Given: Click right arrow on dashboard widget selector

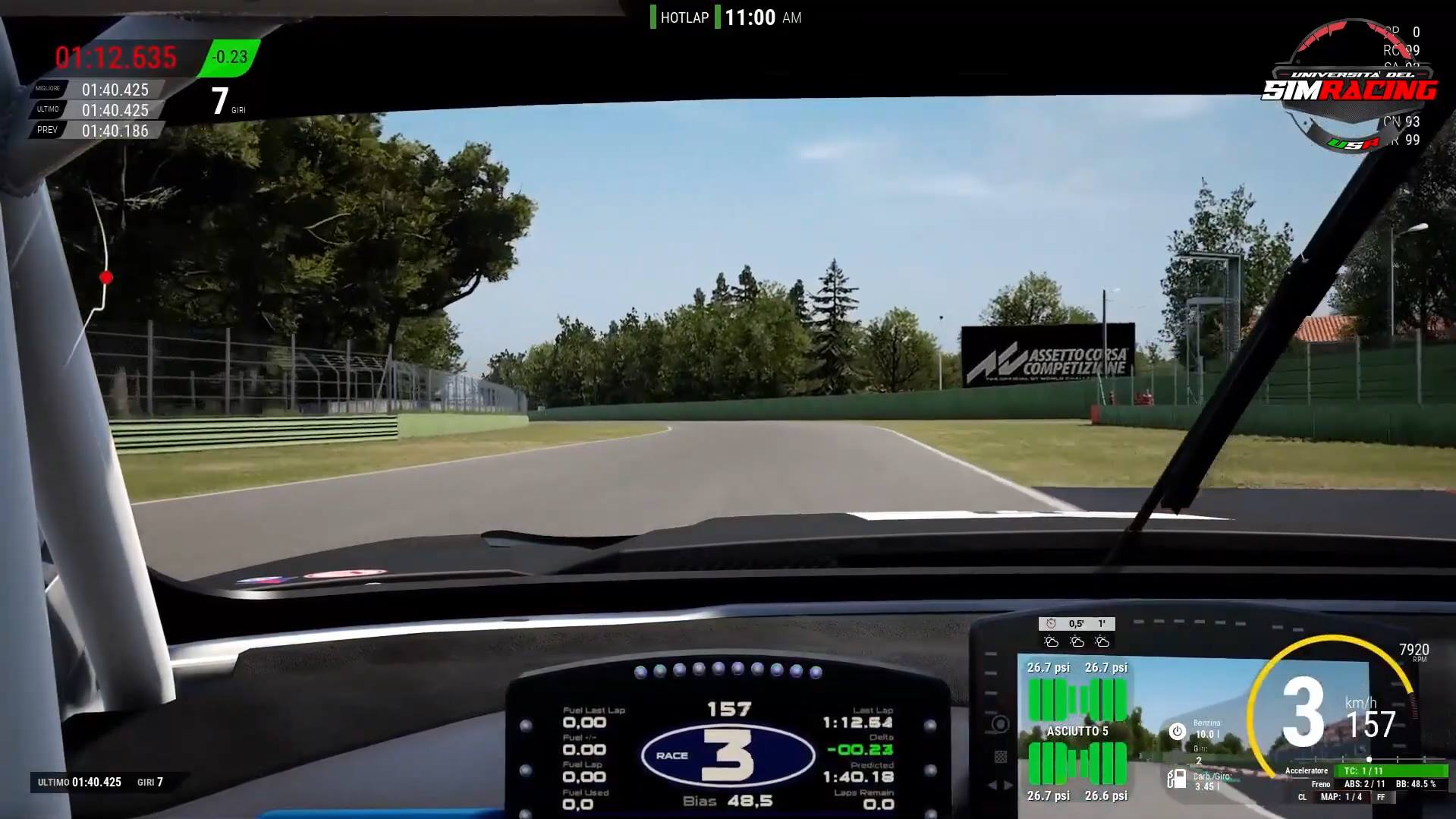Looking at the screenshot, I should 1007,785.
